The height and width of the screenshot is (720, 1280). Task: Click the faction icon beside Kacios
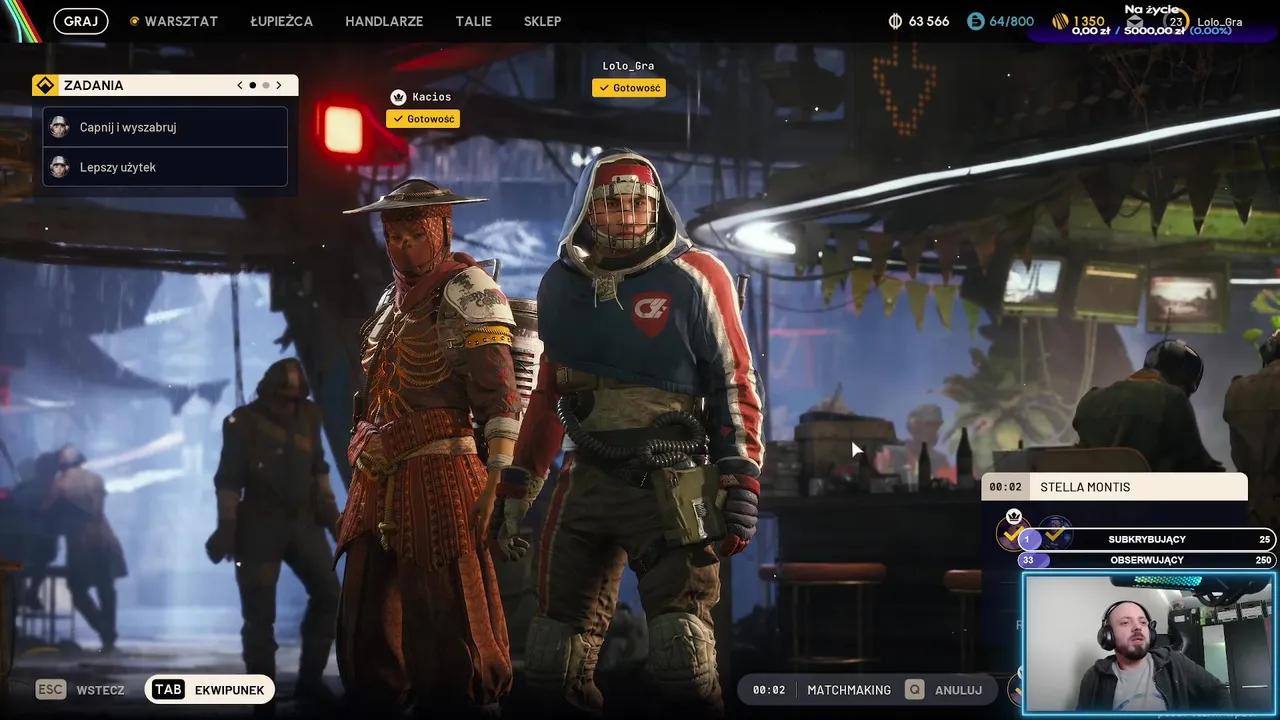pyautogui.click(x=397, y=97)
